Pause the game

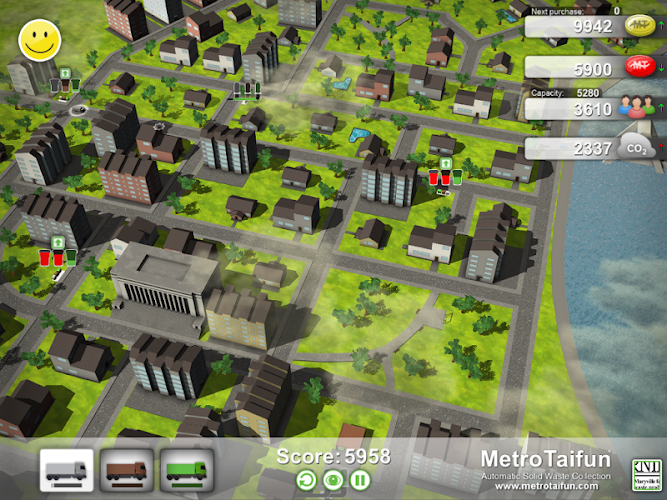point(358,481)
